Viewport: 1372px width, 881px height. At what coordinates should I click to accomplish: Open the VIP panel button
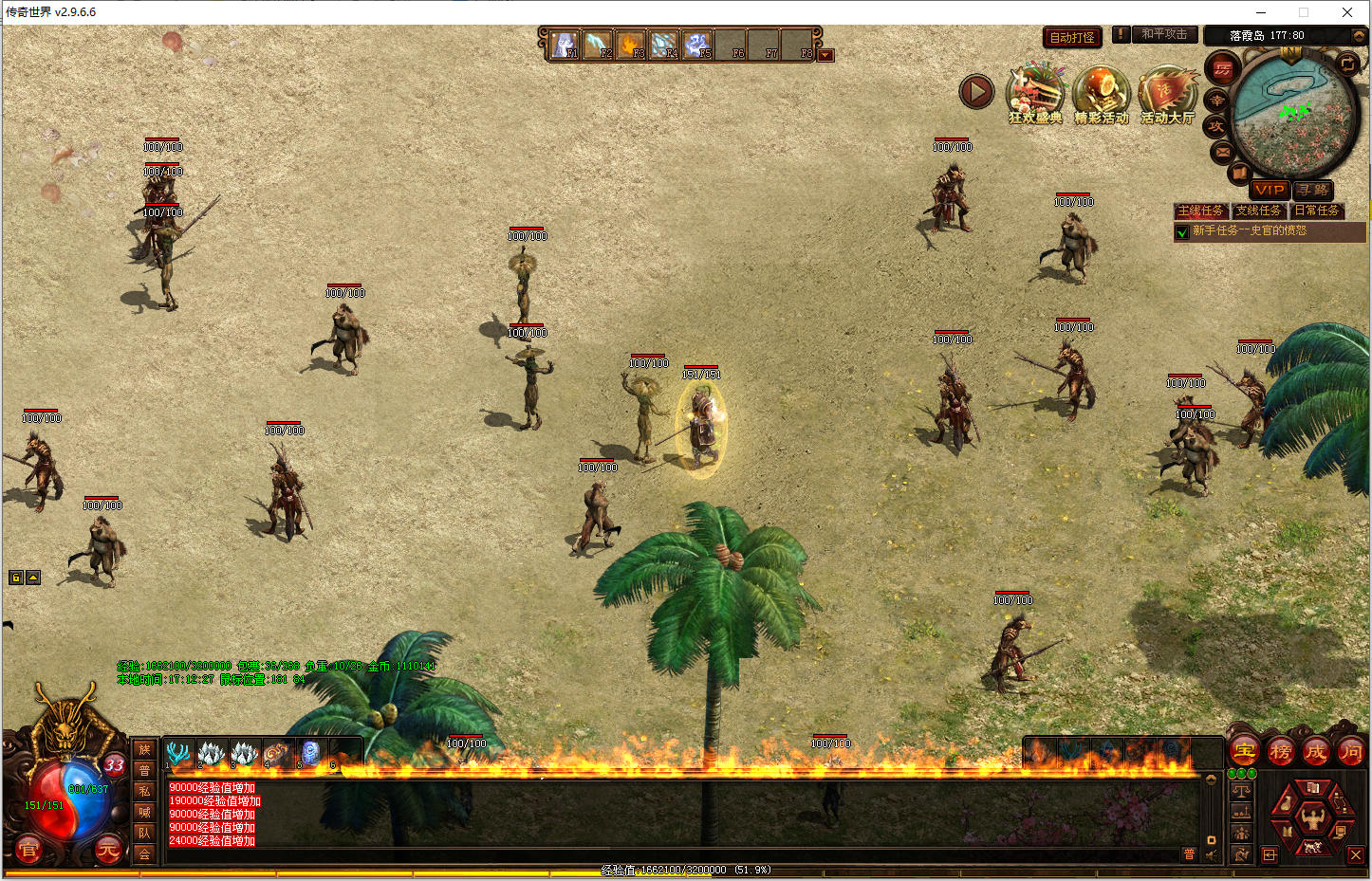coord(1269,190)
